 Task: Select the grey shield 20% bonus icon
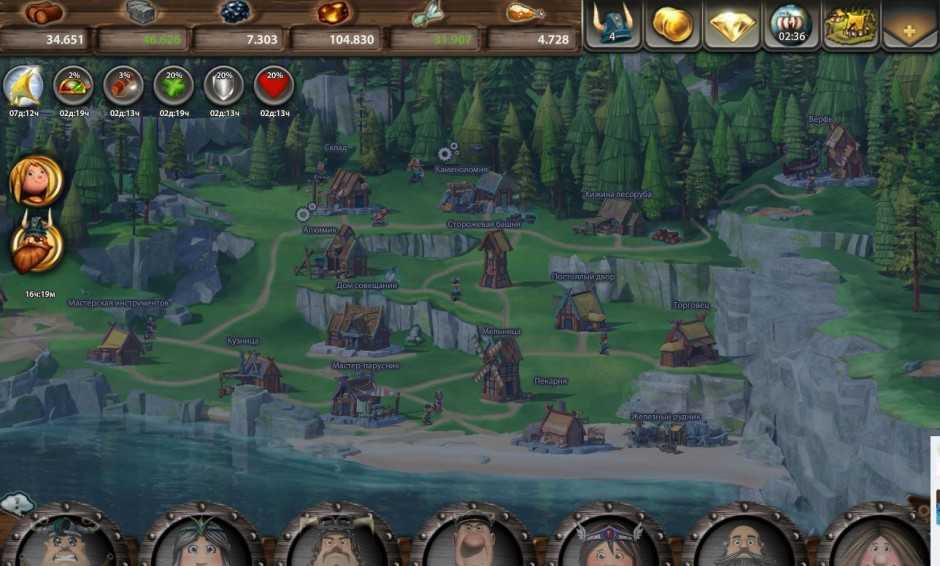223,86
